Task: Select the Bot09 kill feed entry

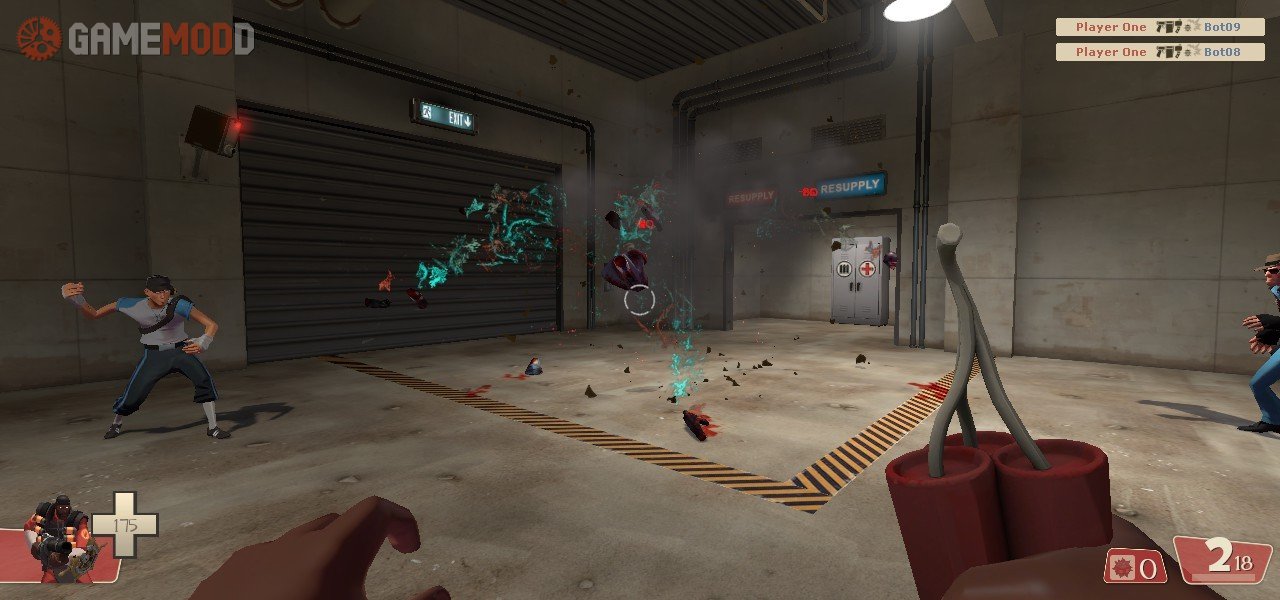Action: (1160, 27)
